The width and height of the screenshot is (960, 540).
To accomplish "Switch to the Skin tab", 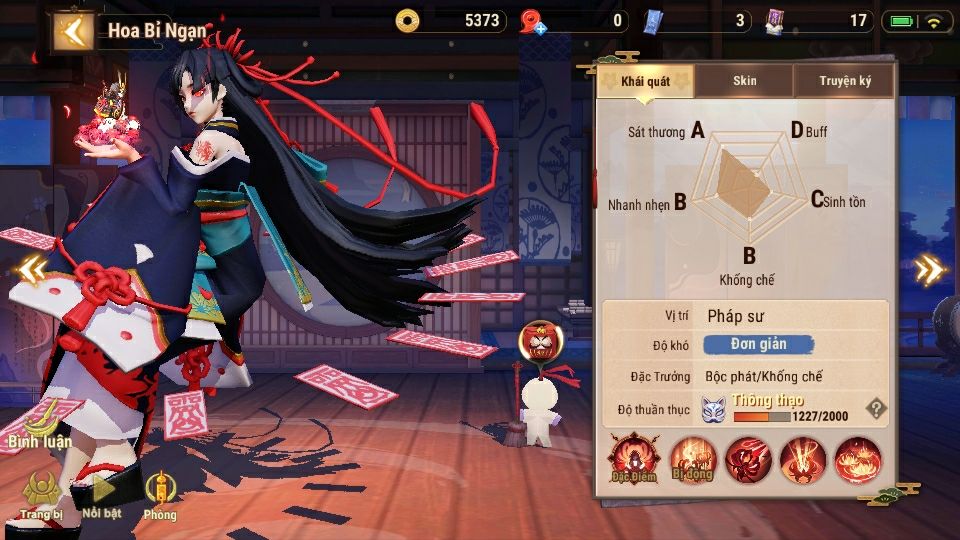I will pyautogui.click(x=744, y=81).
